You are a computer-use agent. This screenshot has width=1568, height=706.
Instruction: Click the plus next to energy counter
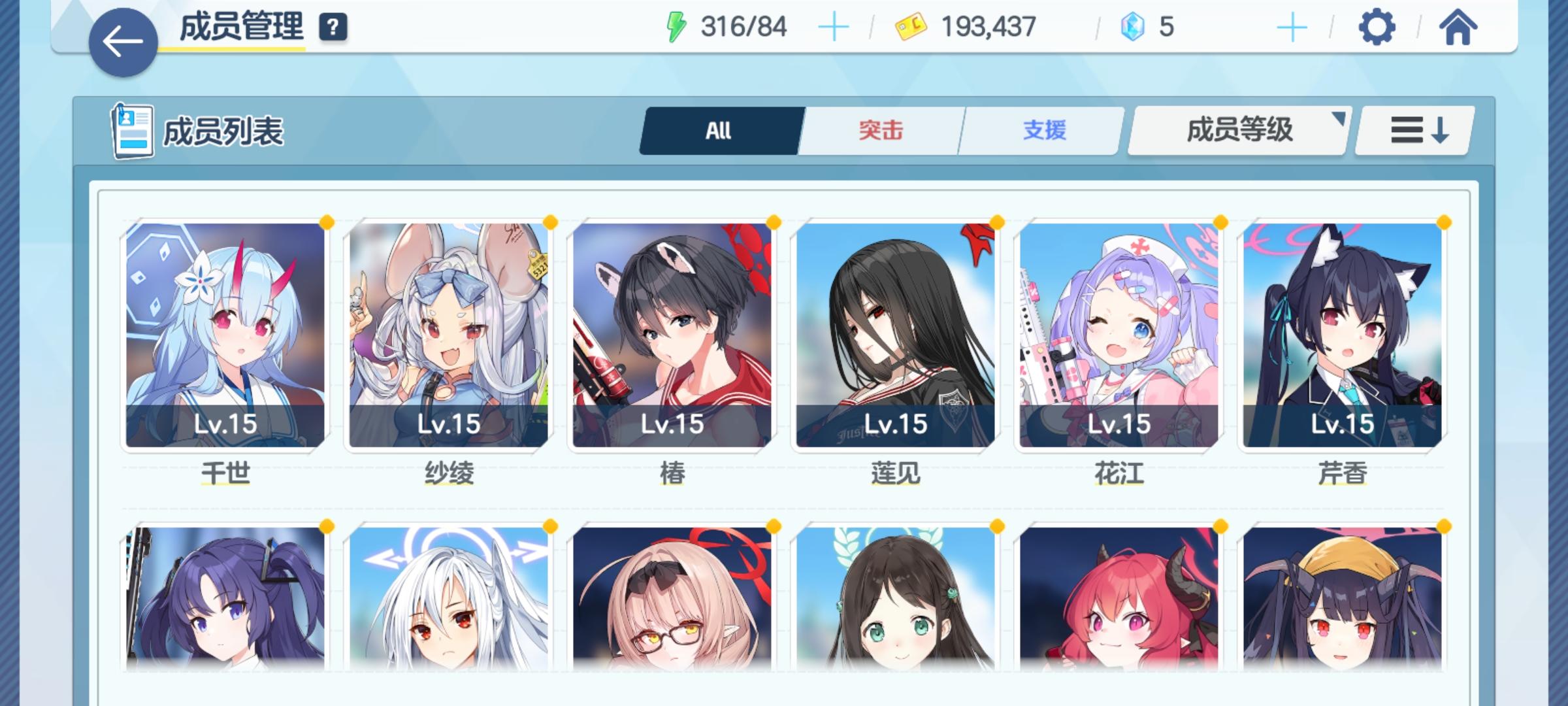834,26
